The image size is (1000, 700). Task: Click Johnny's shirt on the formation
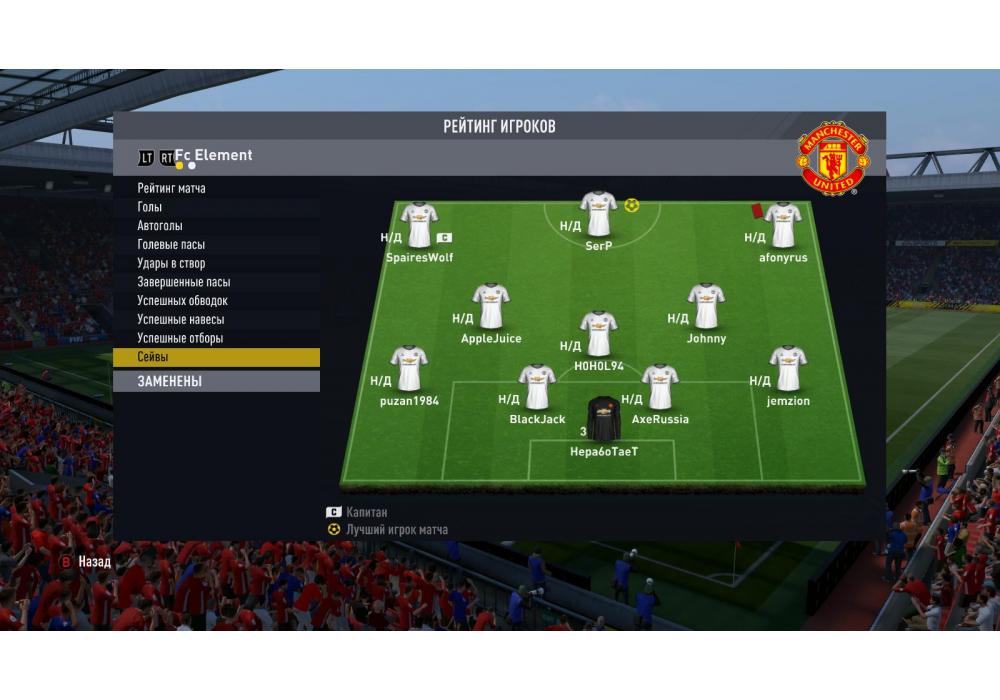706,306
